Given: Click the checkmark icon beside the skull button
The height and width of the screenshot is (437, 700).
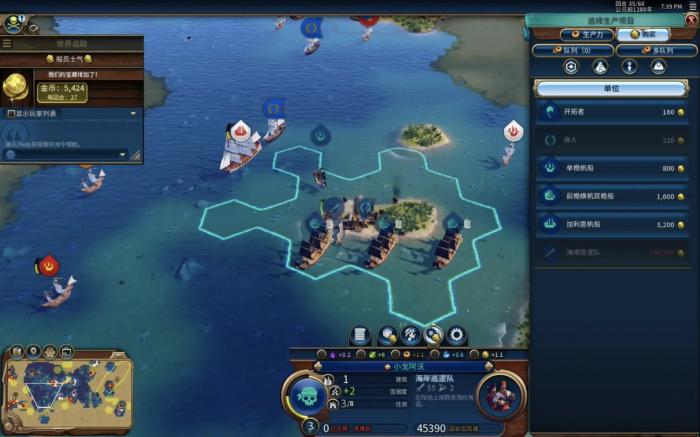Looking at the screenshot, I should tap(33, 29).
